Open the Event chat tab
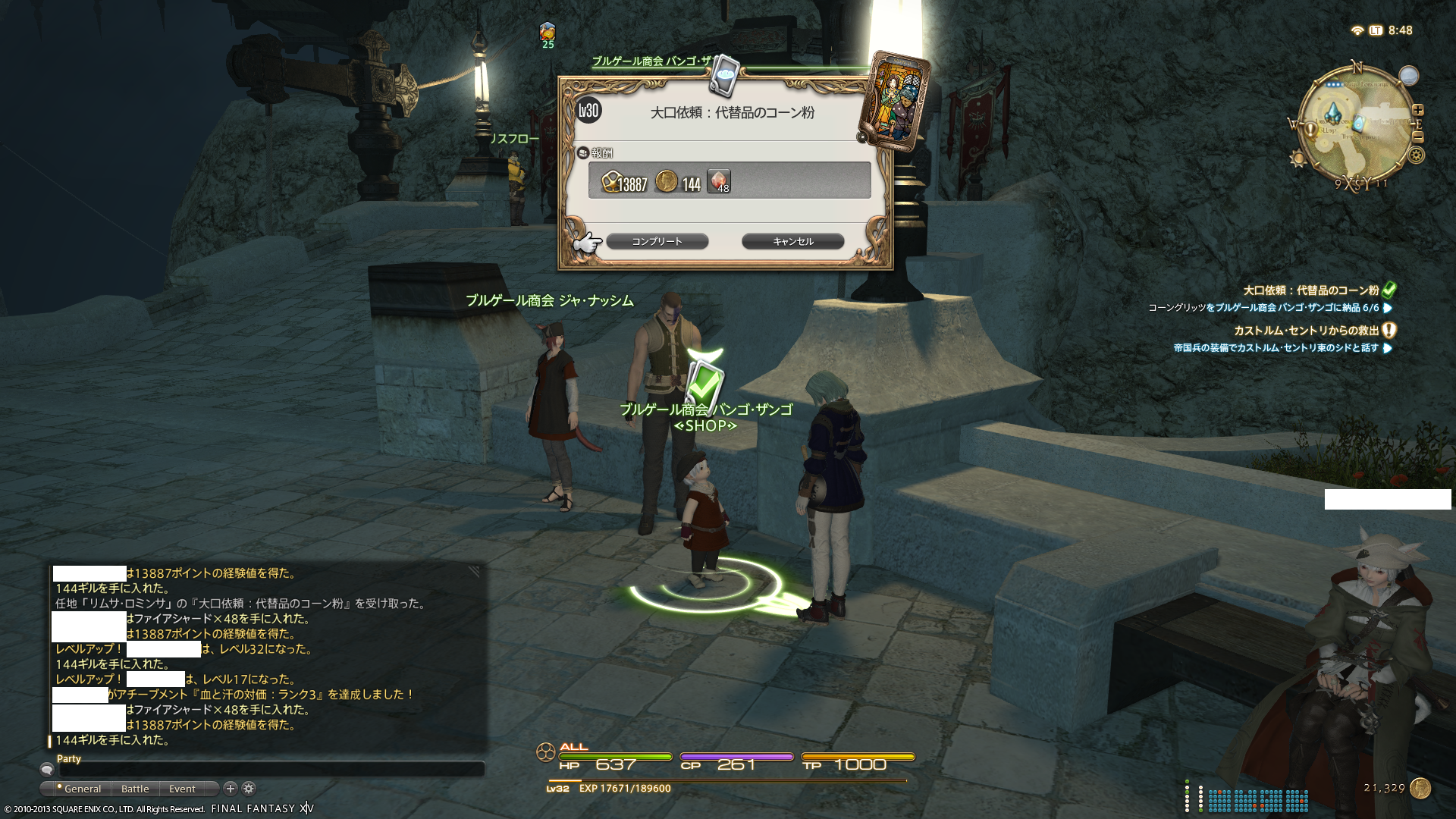 (182, 789)
